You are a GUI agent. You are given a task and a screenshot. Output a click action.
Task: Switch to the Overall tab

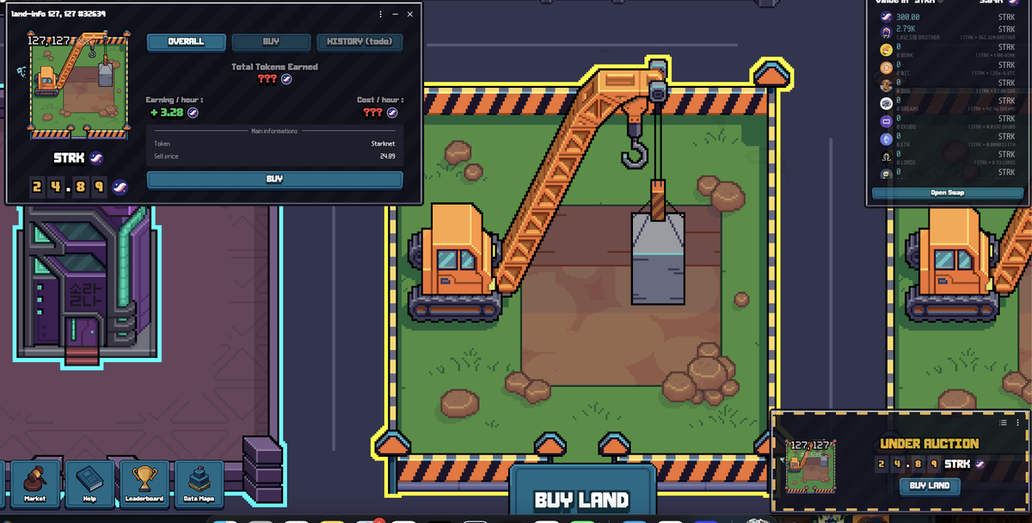186,42
